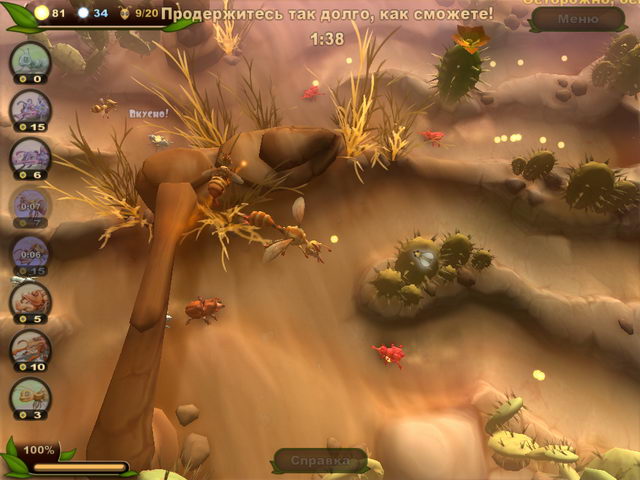Pick the orange ant unit costing 5

coord(30,300)
